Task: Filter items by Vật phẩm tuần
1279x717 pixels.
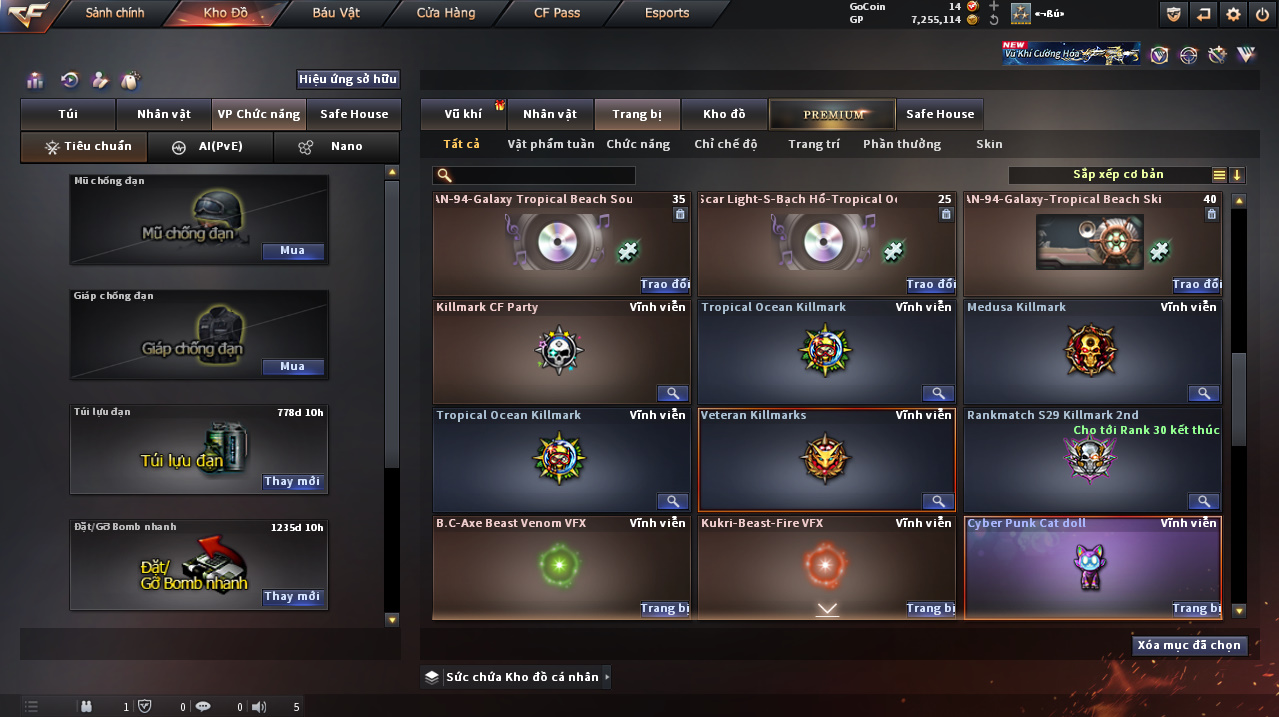Action: click(550, 145)
